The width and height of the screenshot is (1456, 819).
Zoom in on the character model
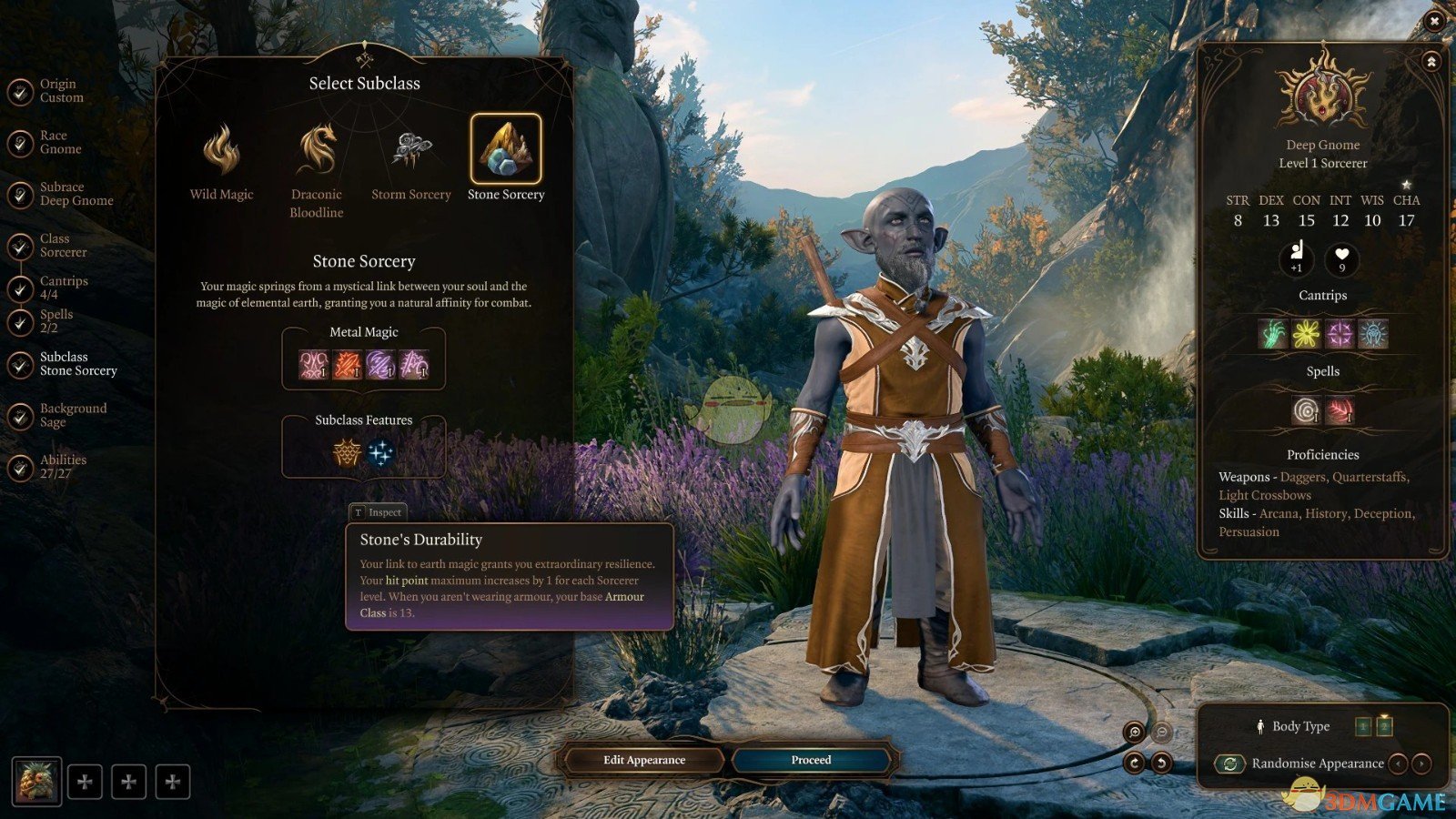pyautogui.click(x=1134, y=732)
